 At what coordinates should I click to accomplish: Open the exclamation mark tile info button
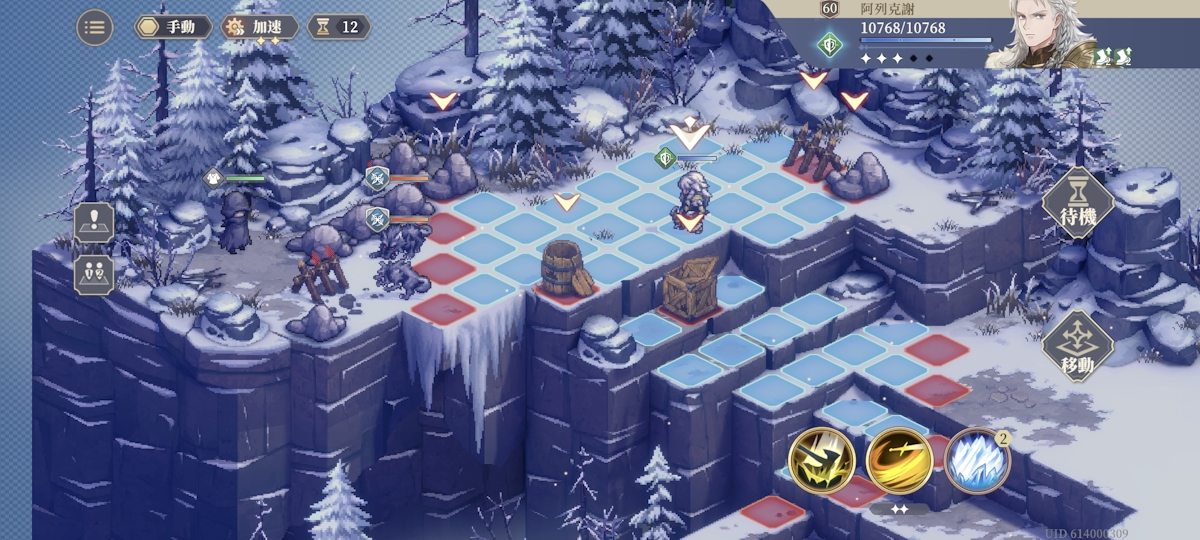pos(95,223)
